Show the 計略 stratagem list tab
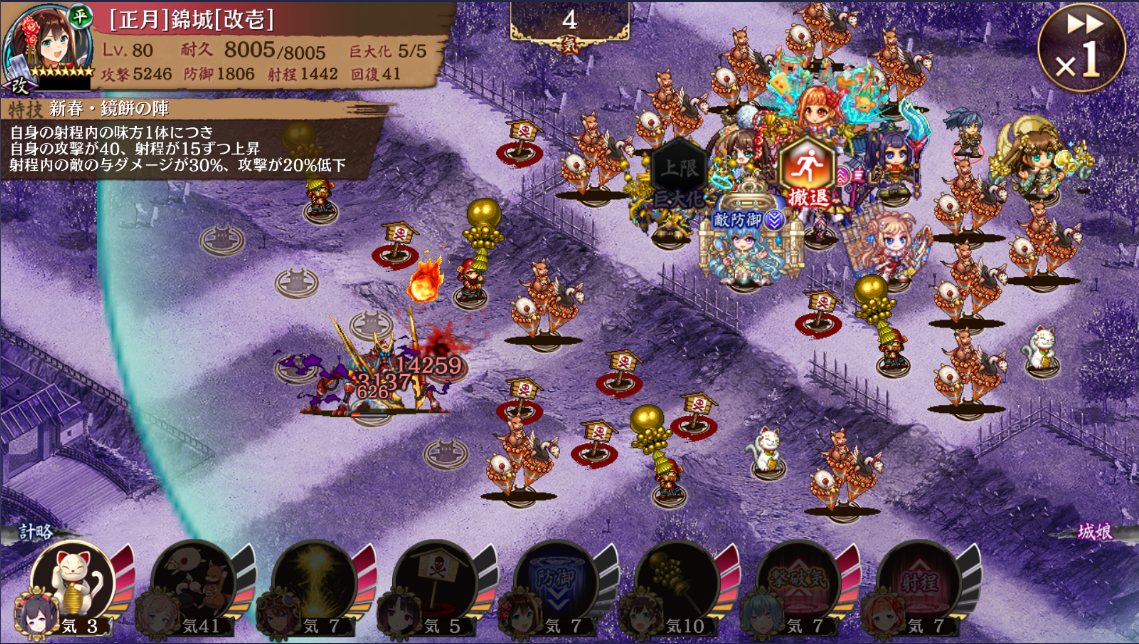Viewport: 1139px width, 644px height. point(35,532)
